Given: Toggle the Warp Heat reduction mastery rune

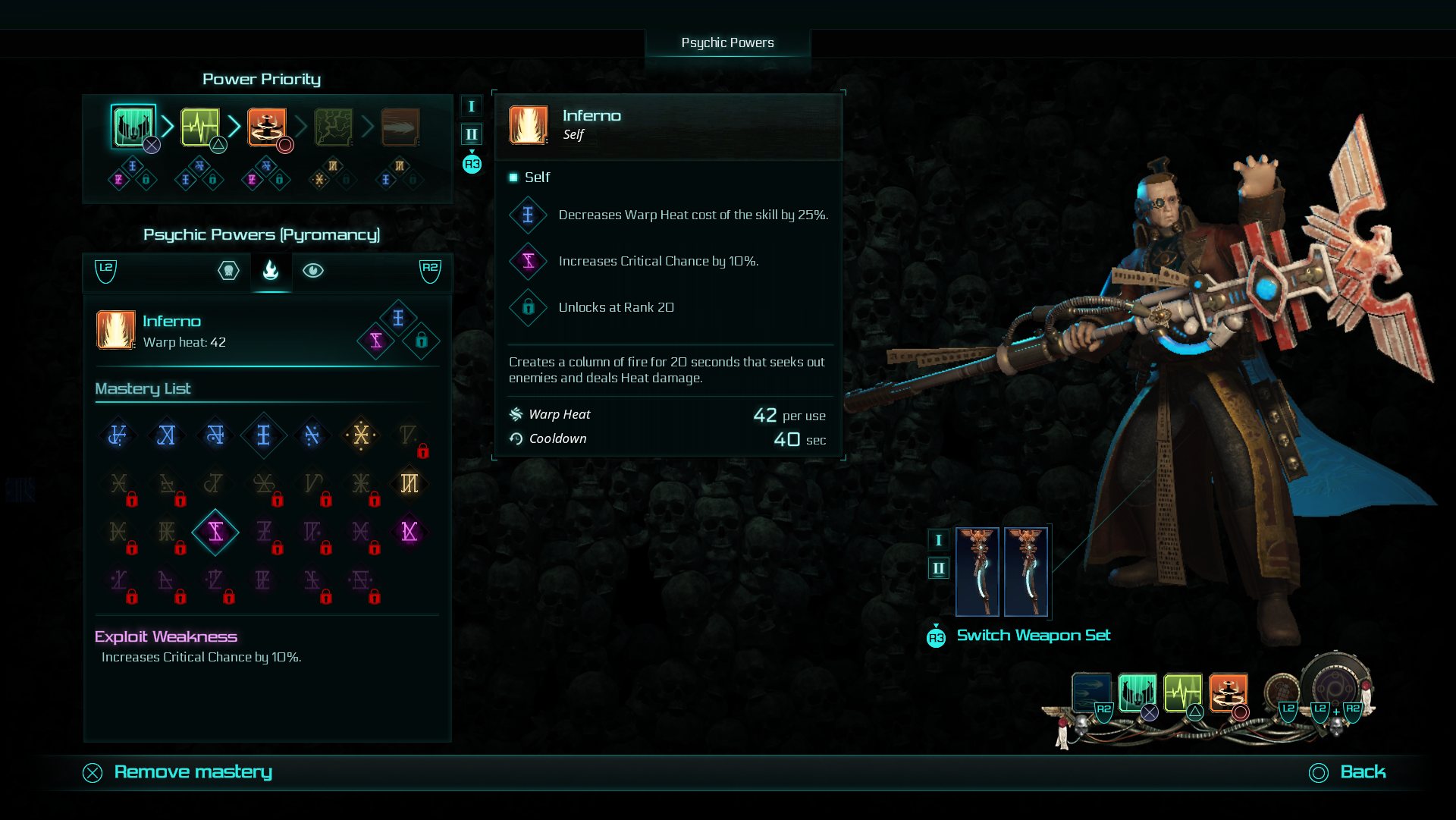Looking at the screenshot, I should (264, 435).
